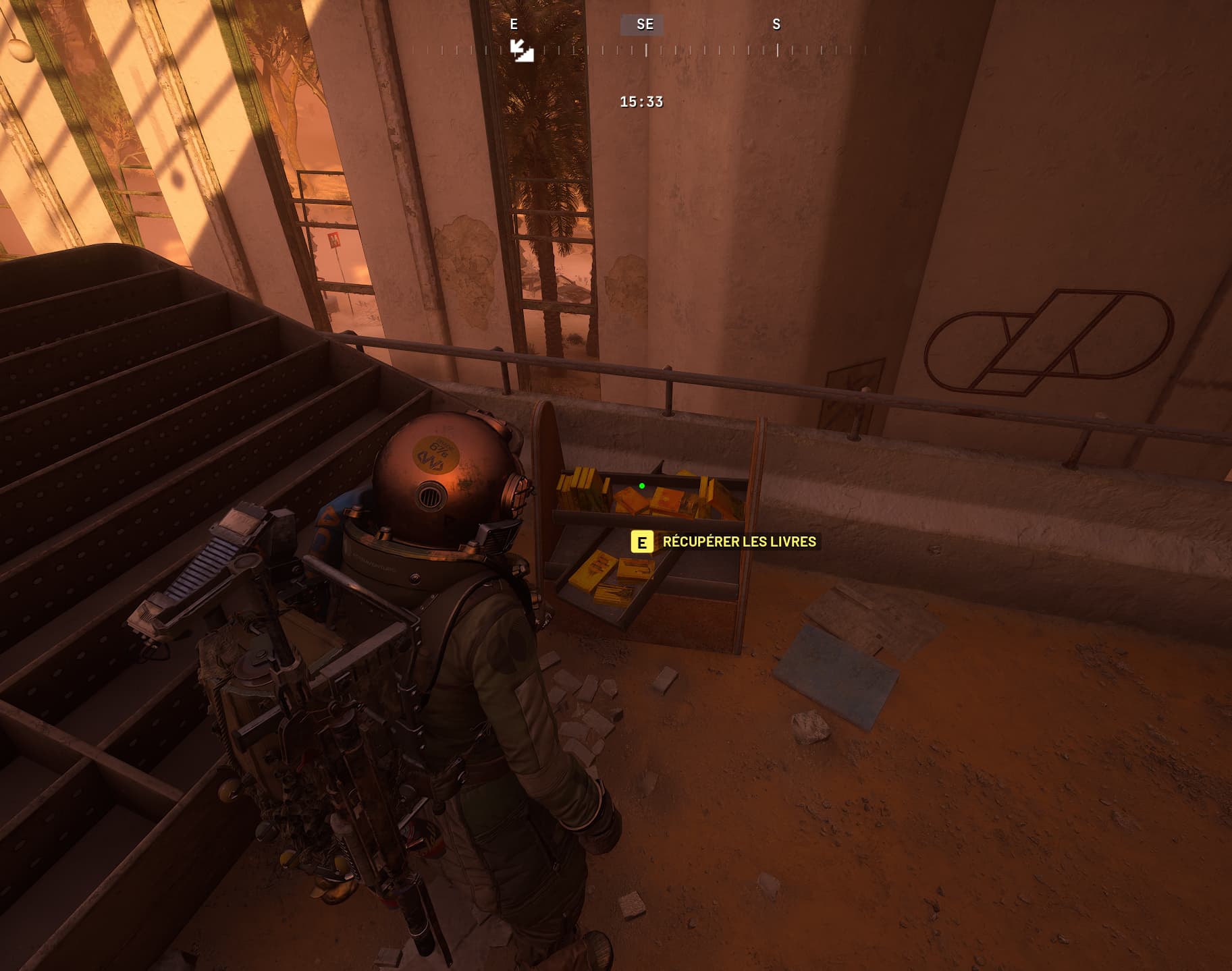The height and width of the screenshot is (971, 1232).
Task: Click the stairs marker on the compass
Action: 522,51
